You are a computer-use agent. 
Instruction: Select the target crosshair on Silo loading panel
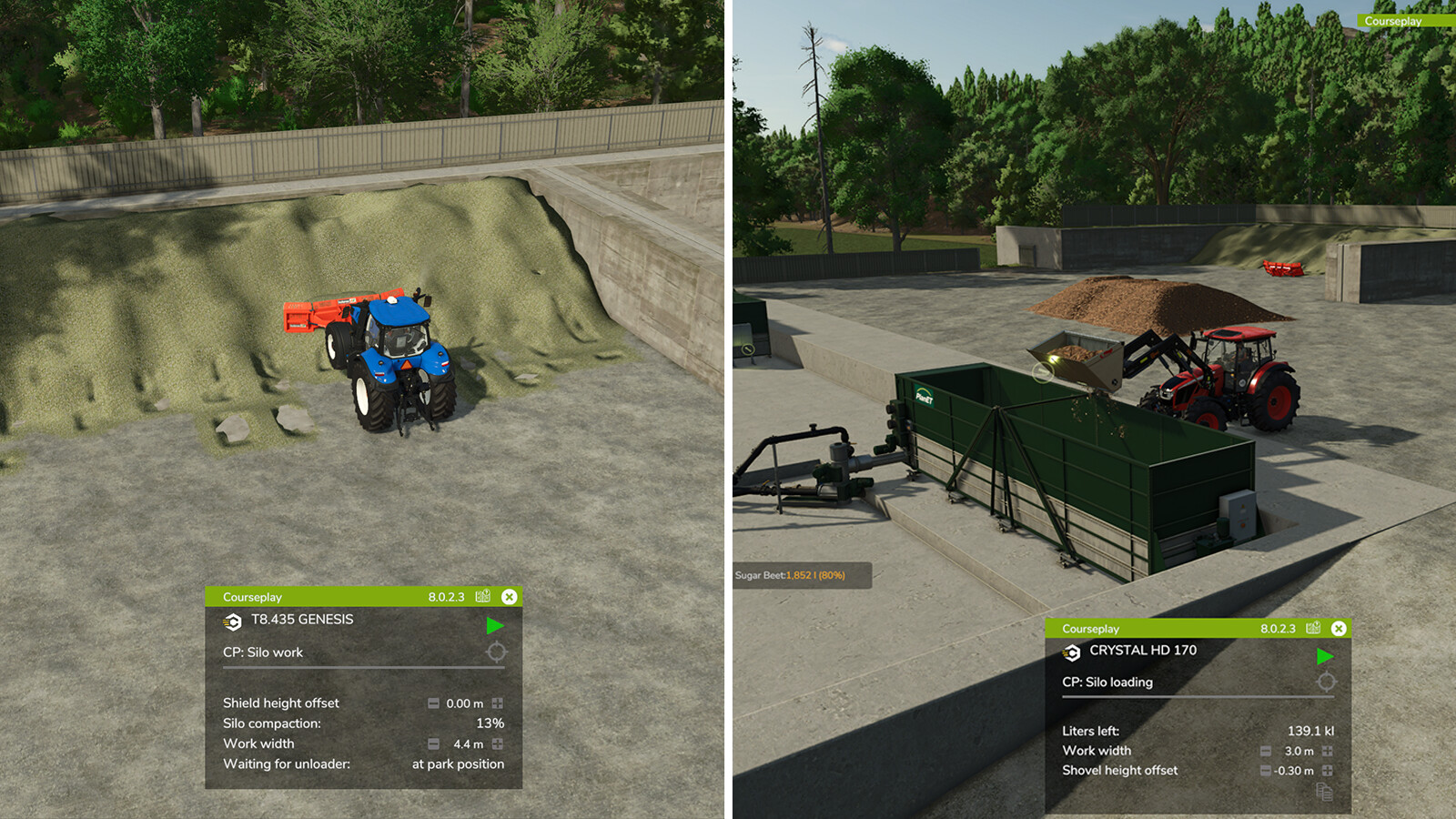click(1328, 682)
